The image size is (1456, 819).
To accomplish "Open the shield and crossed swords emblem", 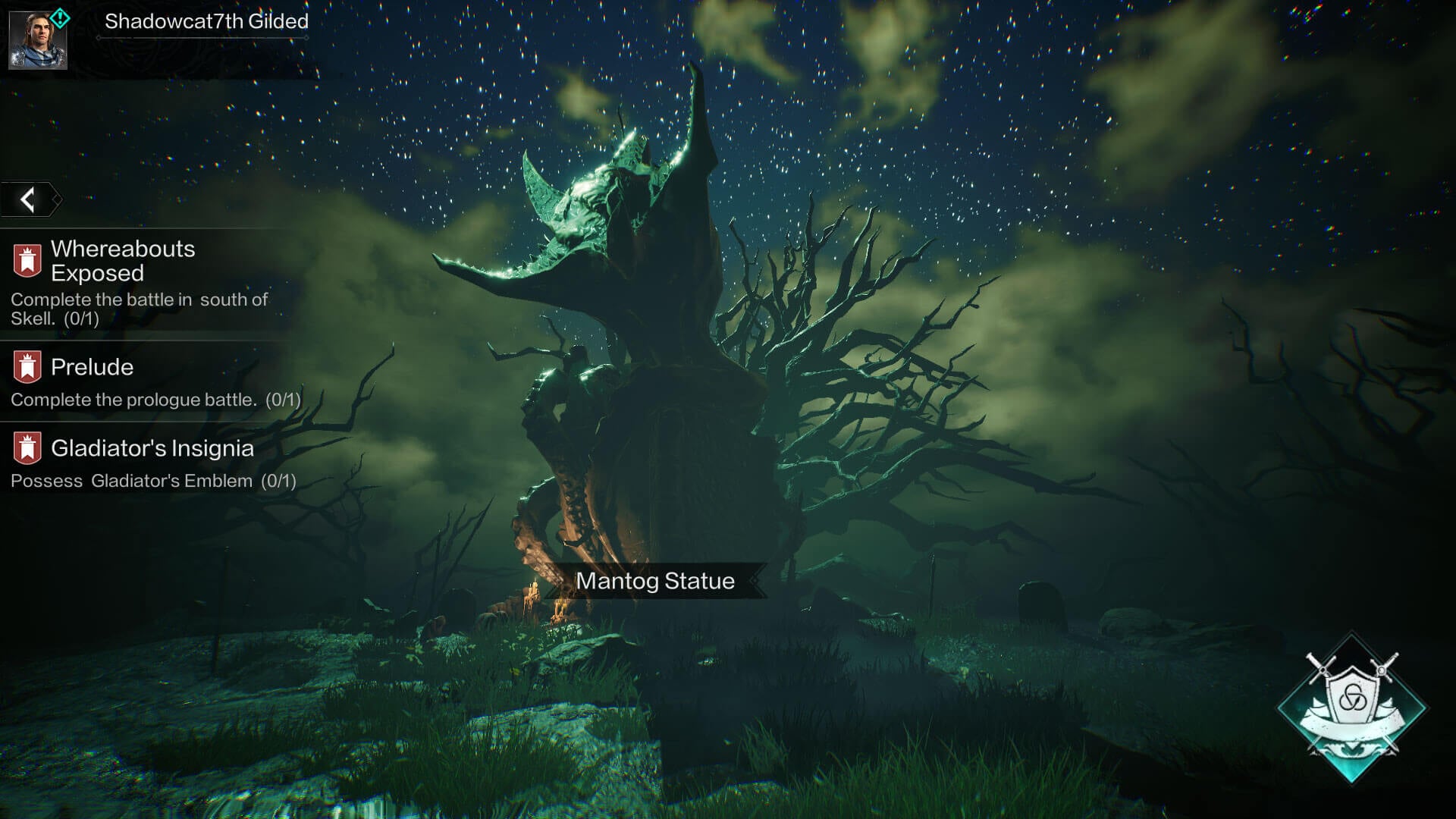I will pyautogui.click(x=1351, y=707).
